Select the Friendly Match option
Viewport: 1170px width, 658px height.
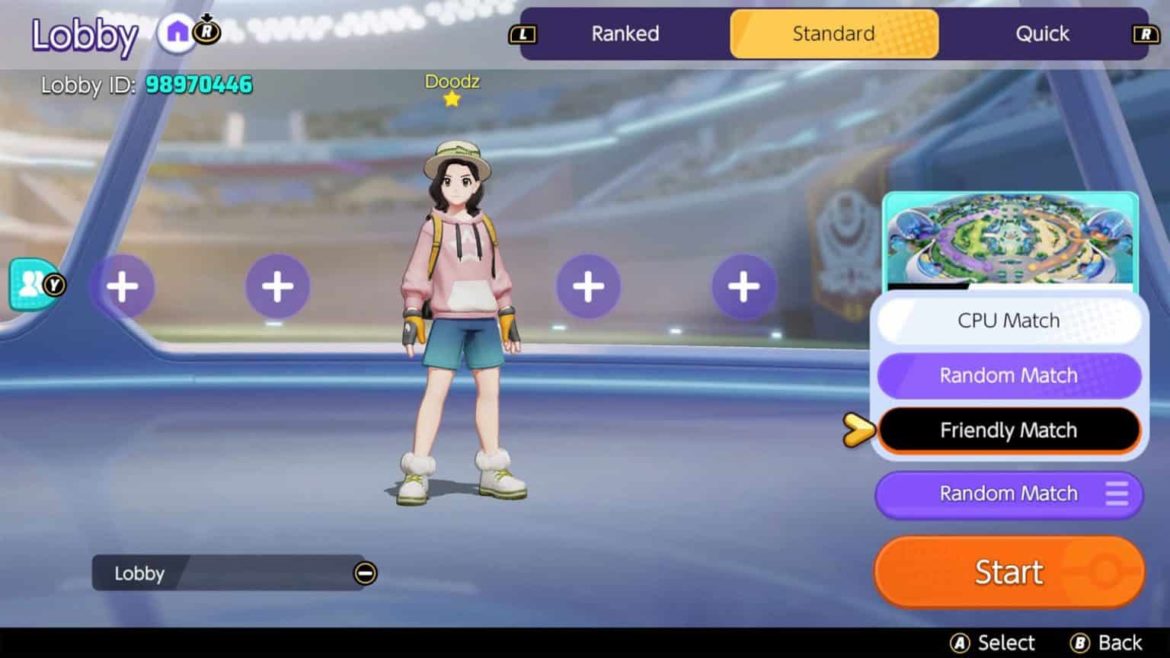[x=1008, y=431]
